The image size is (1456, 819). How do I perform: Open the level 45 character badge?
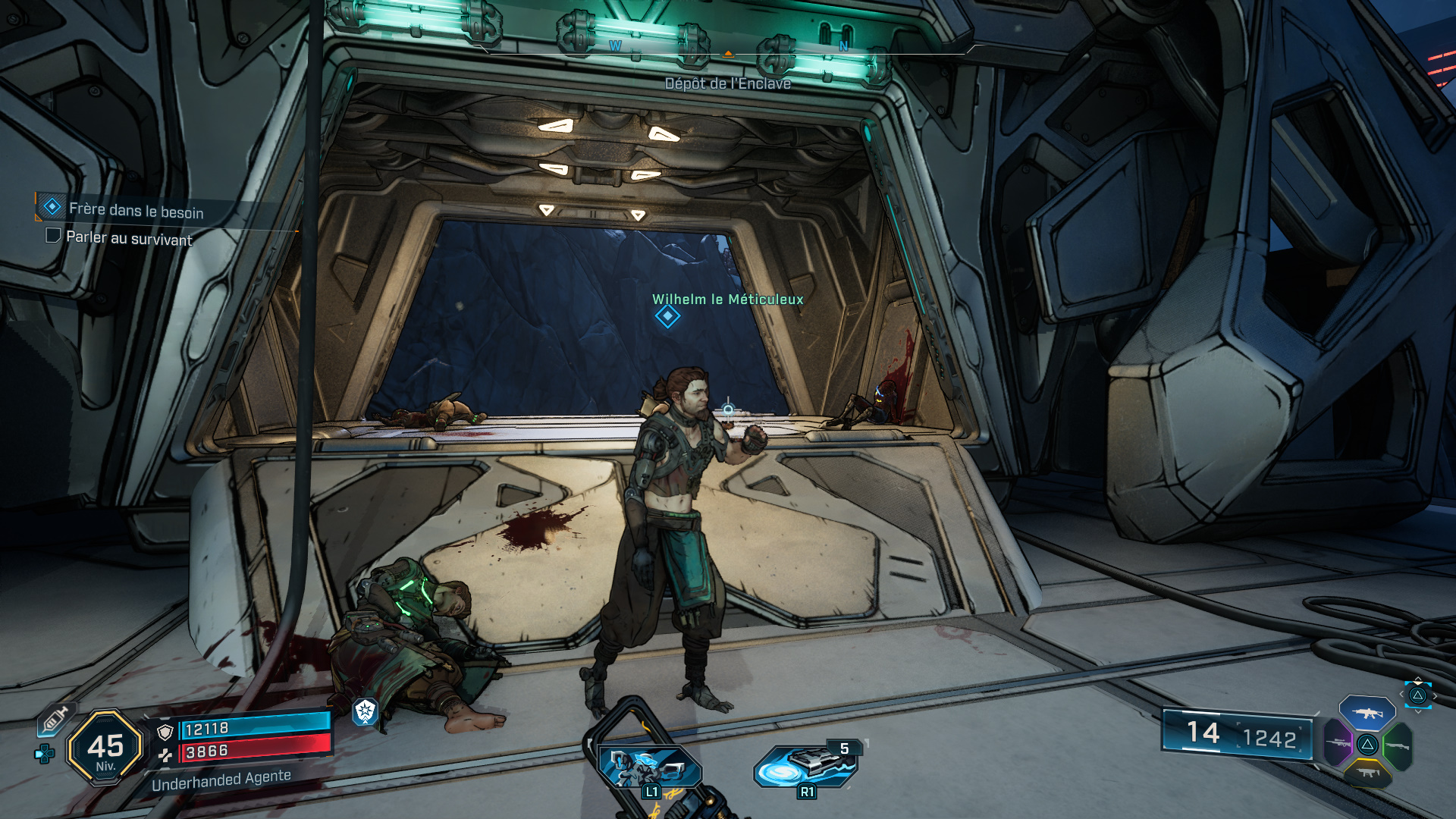(x=105, y=748)
